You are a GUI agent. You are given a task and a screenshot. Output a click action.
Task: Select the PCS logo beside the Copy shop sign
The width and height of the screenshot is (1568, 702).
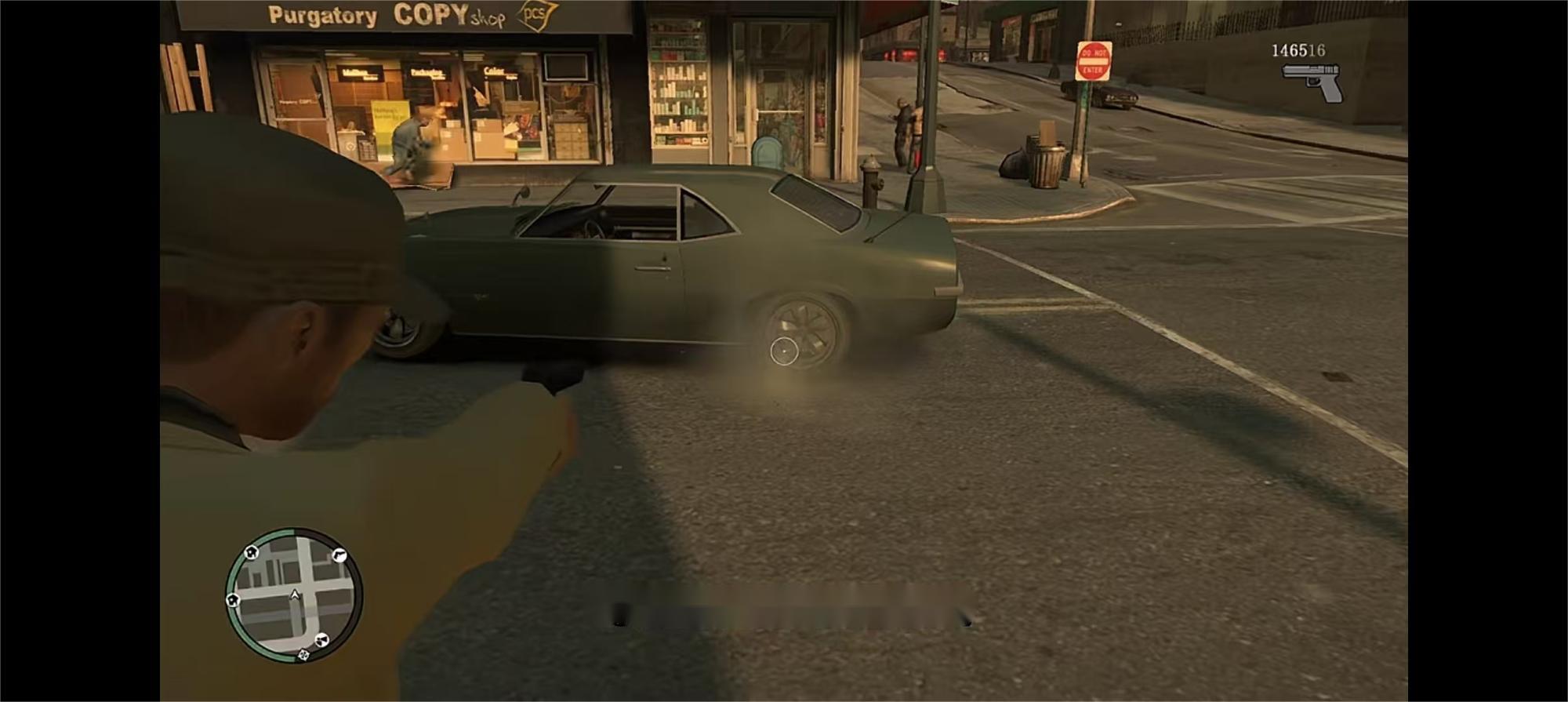(535, 15)
